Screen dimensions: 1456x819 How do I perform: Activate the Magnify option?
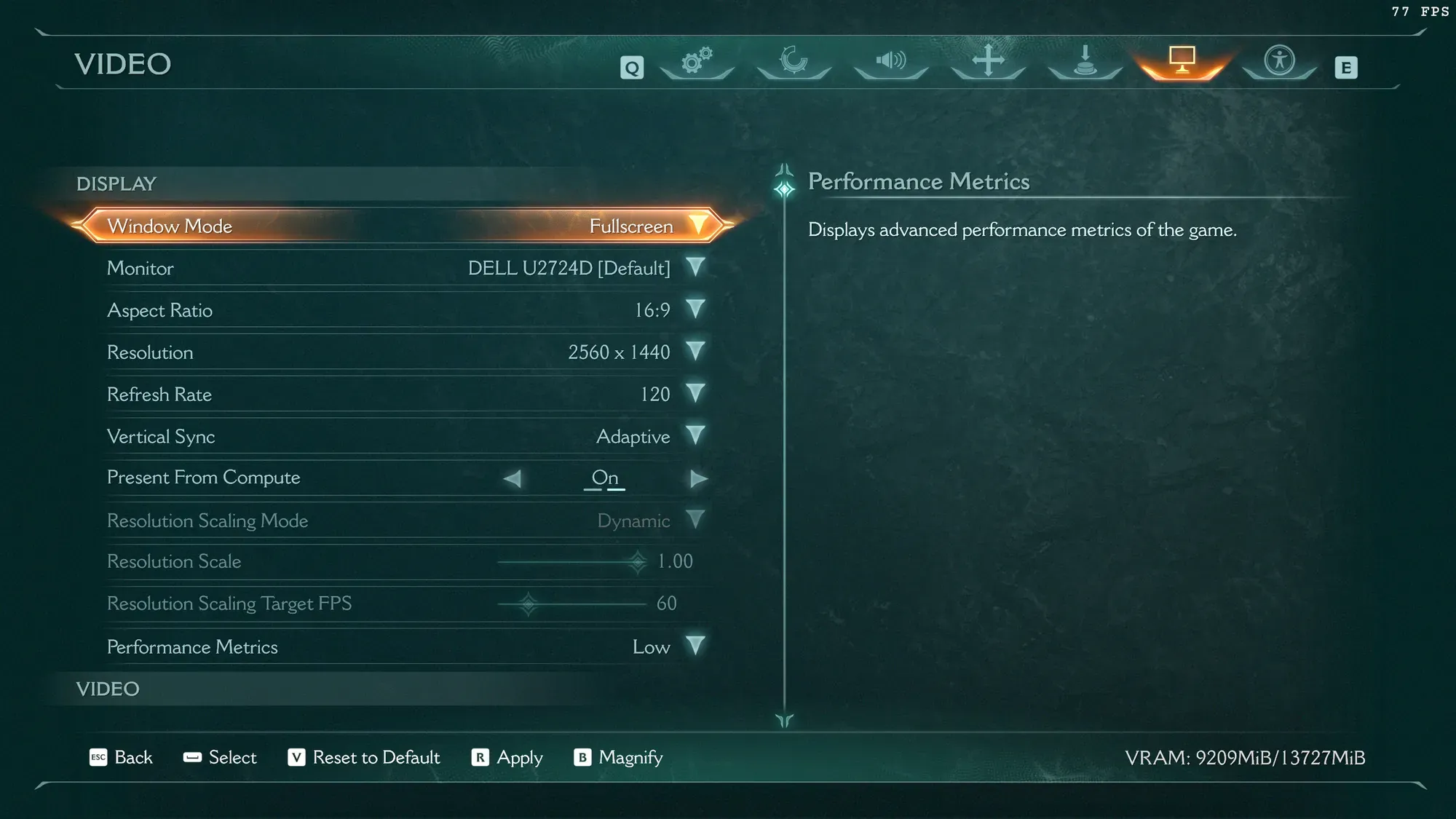point(619,758)
